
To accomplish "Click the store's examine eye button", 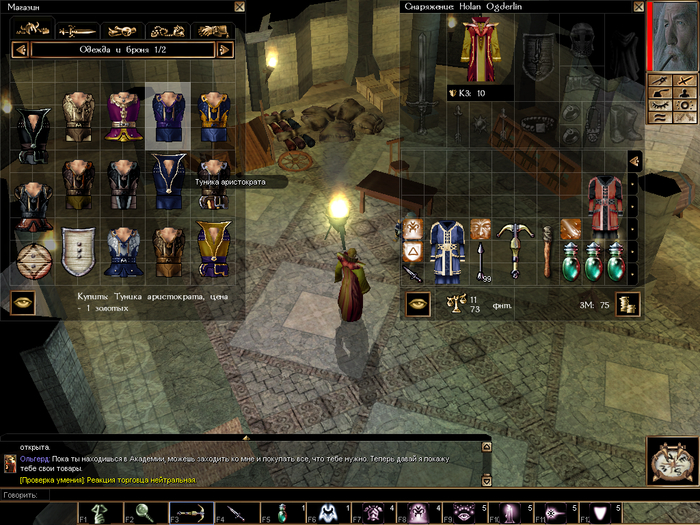I will (x=23, y=304).
